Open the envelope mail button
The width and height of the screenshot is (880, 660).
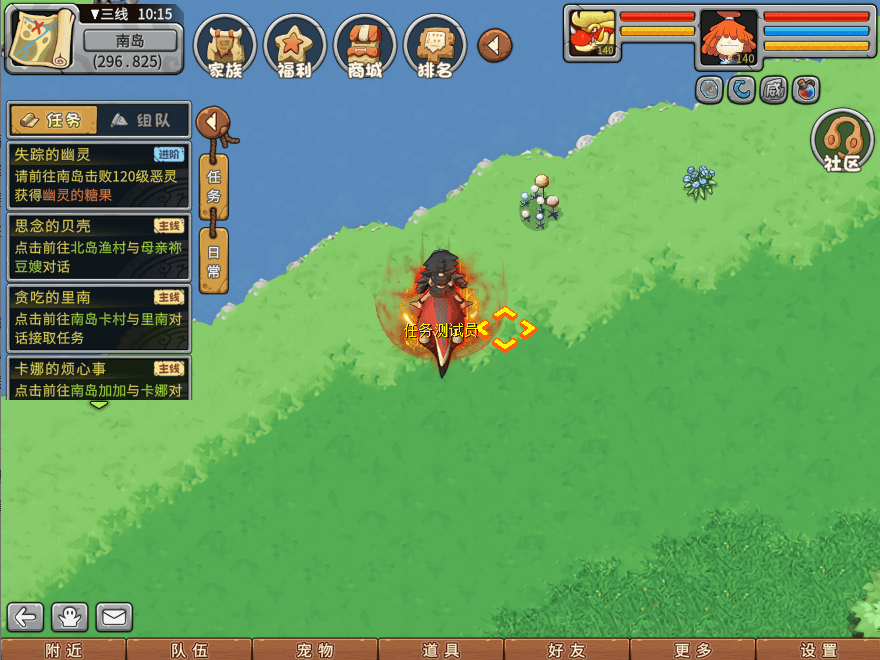tap(114, 617)
